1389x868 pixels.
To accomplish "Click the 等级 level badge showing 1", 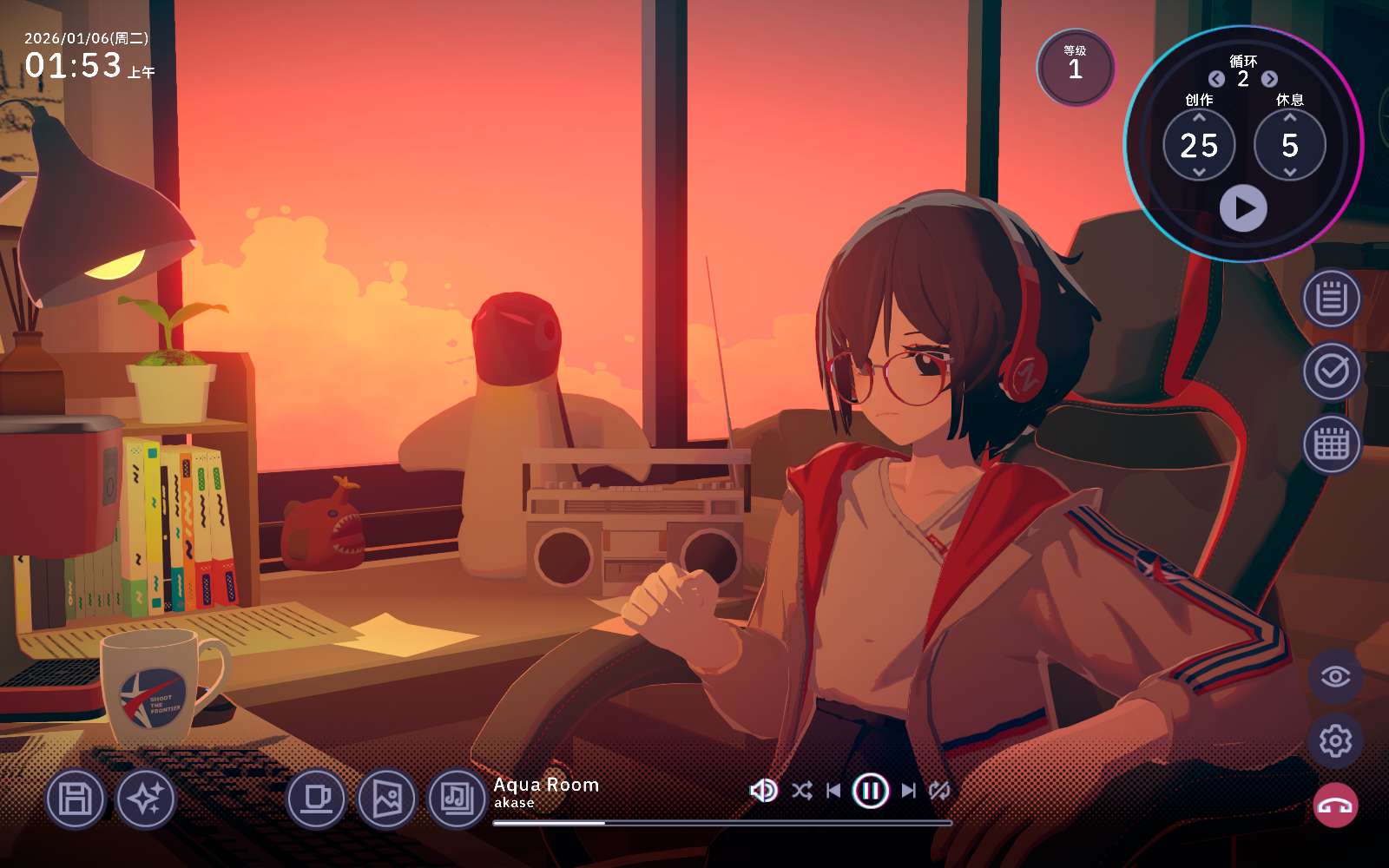I will coord(1075,69).
